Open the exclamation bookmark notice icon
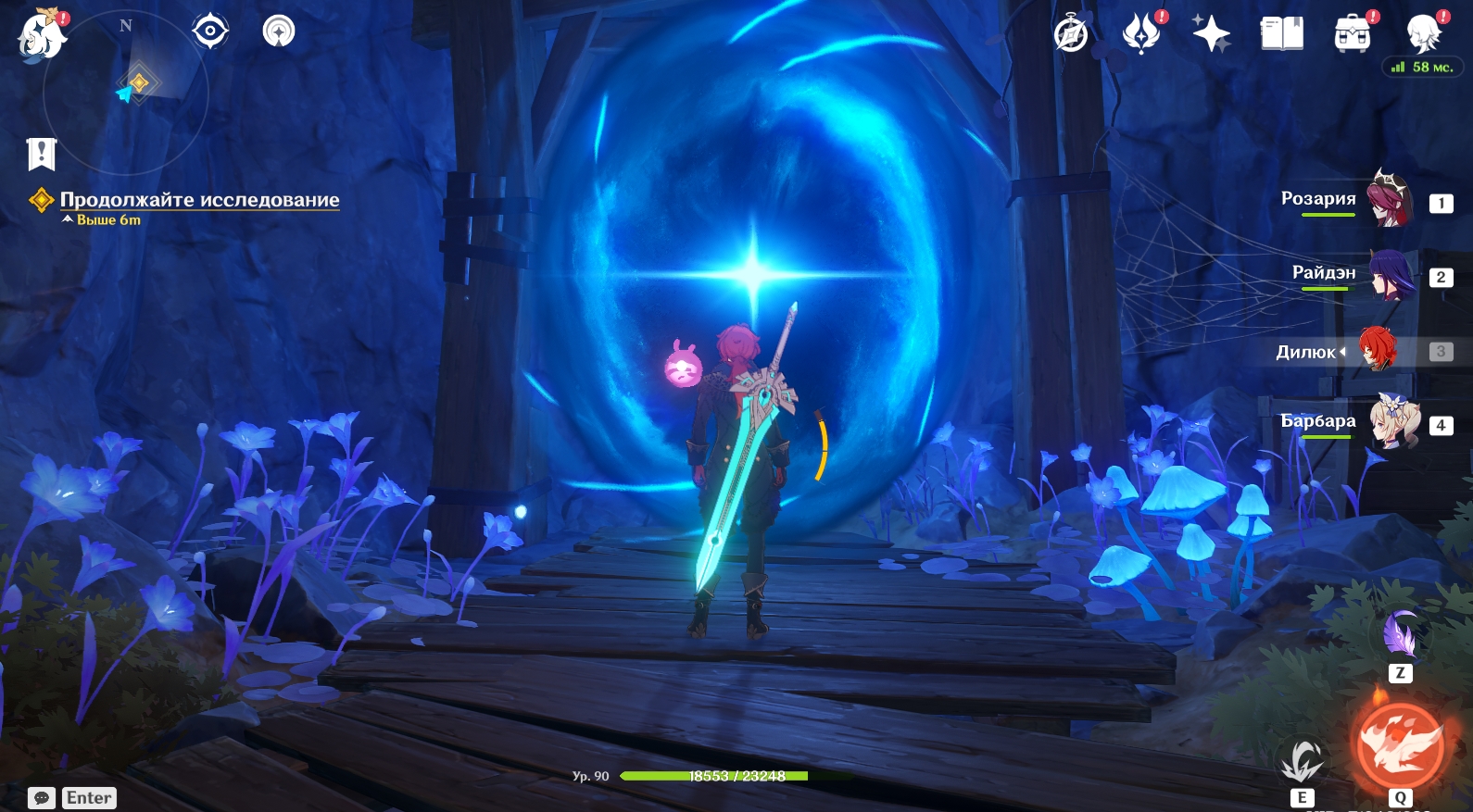The image size is (1473, 812). [42, 154]
